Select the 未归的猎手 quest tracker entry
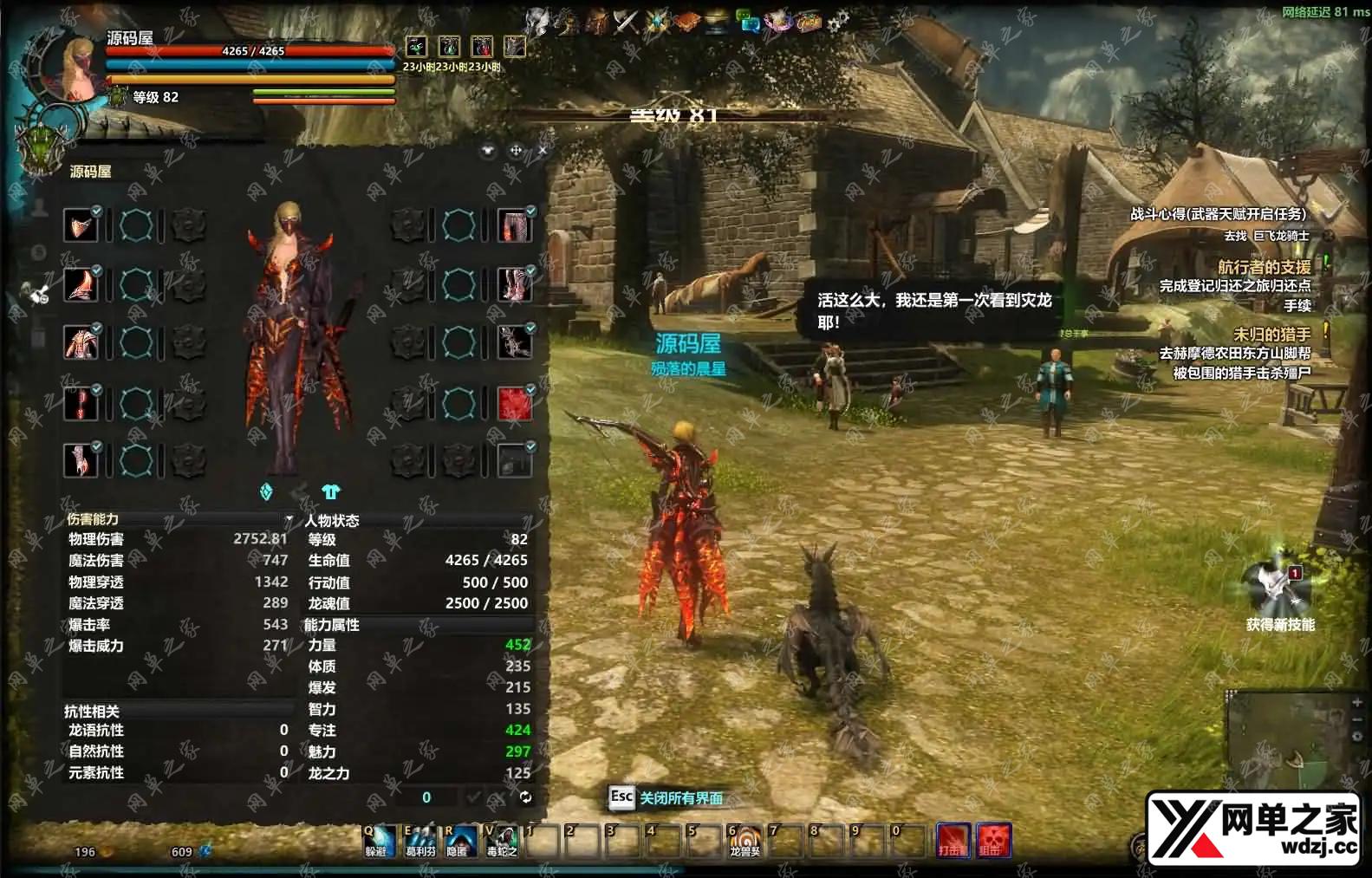Viewport: 1372px width, 878px height. 1271,334
